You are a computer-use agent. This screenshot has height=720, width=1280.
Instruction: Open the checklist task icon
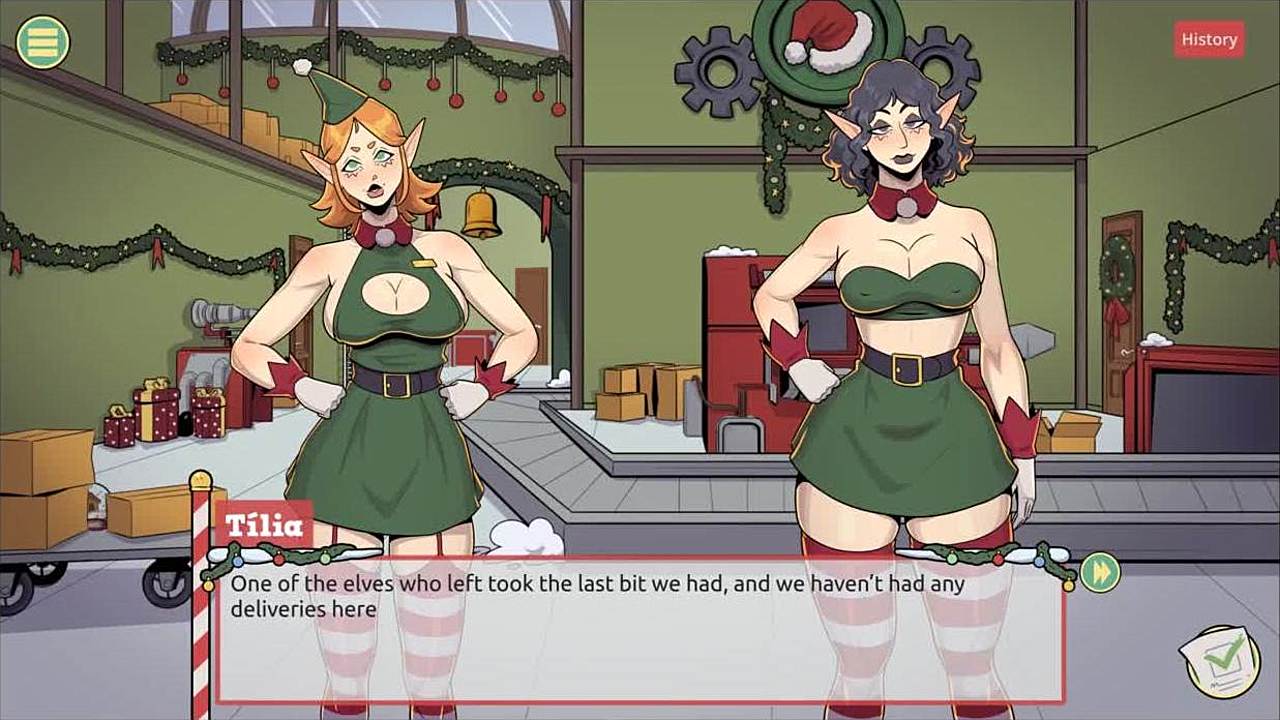[x=1221, y=659]
